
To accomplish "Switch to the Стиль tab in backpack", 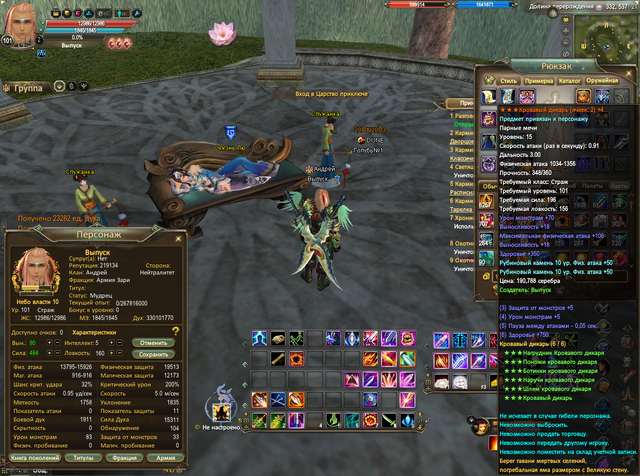I will point(508,79).
